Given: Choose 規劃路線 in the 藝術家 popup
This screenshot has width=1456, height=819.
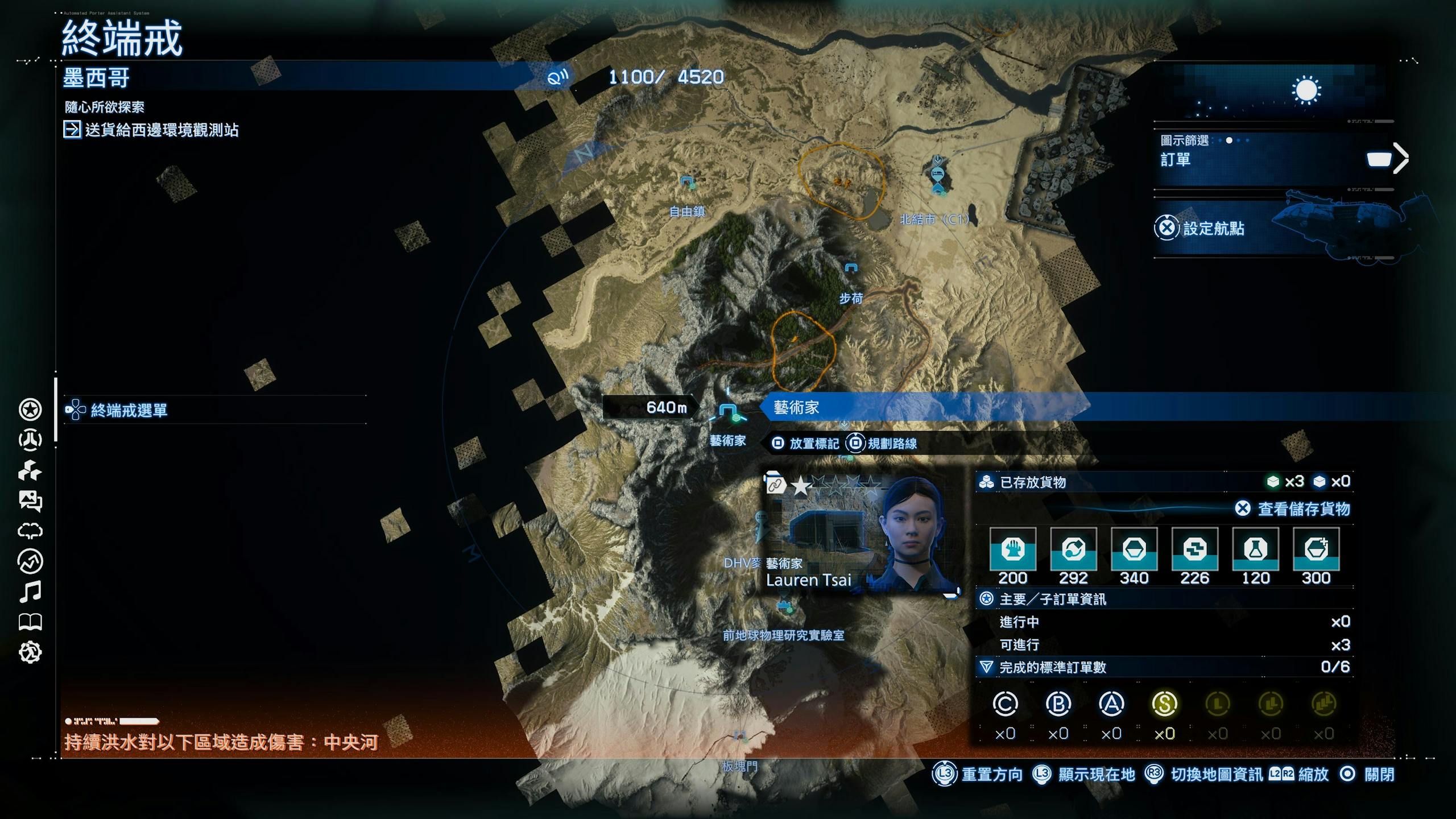Looking at the screenshot, I should point(891,444).
